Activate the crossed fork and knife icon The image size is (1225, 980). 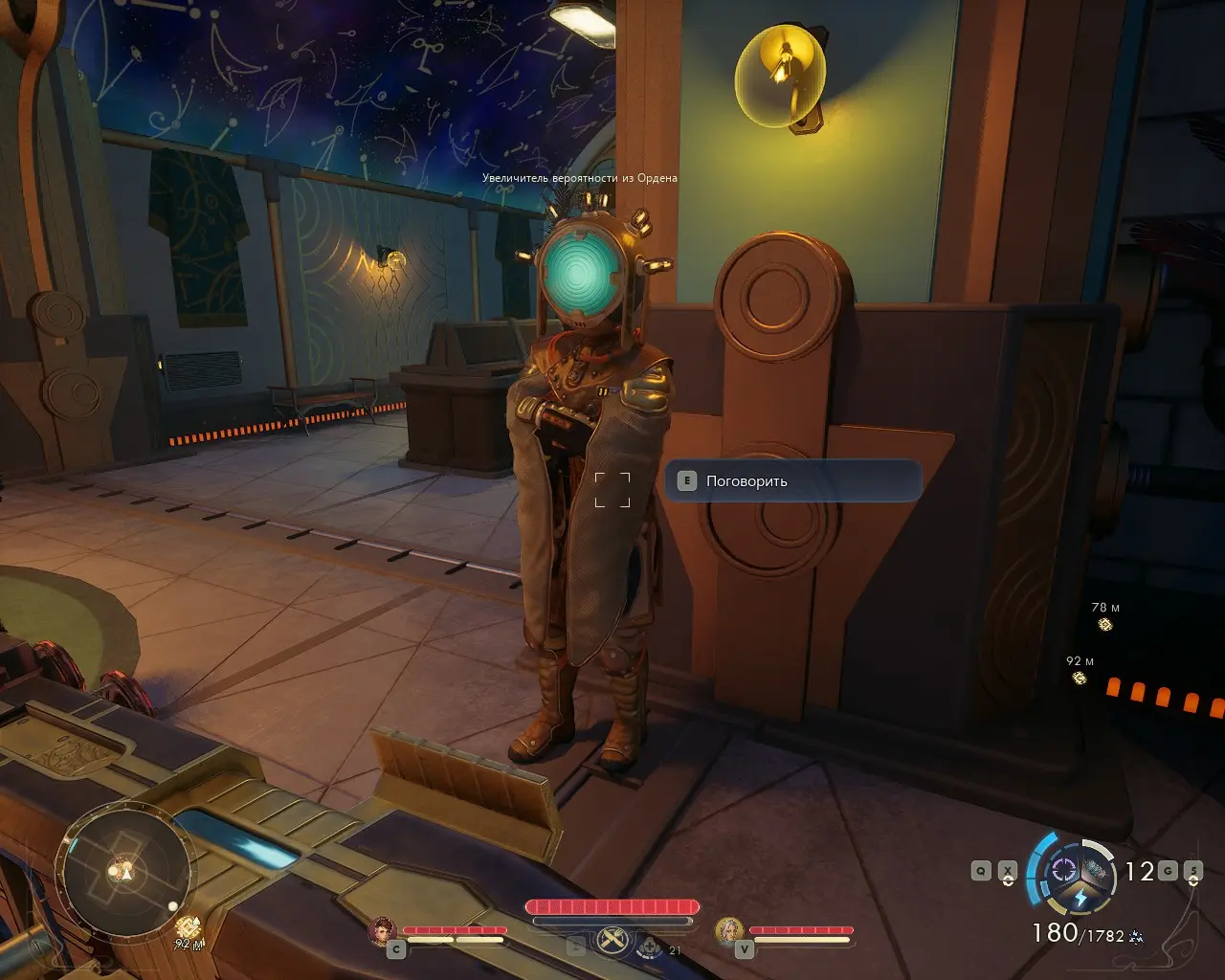point(612,942)
